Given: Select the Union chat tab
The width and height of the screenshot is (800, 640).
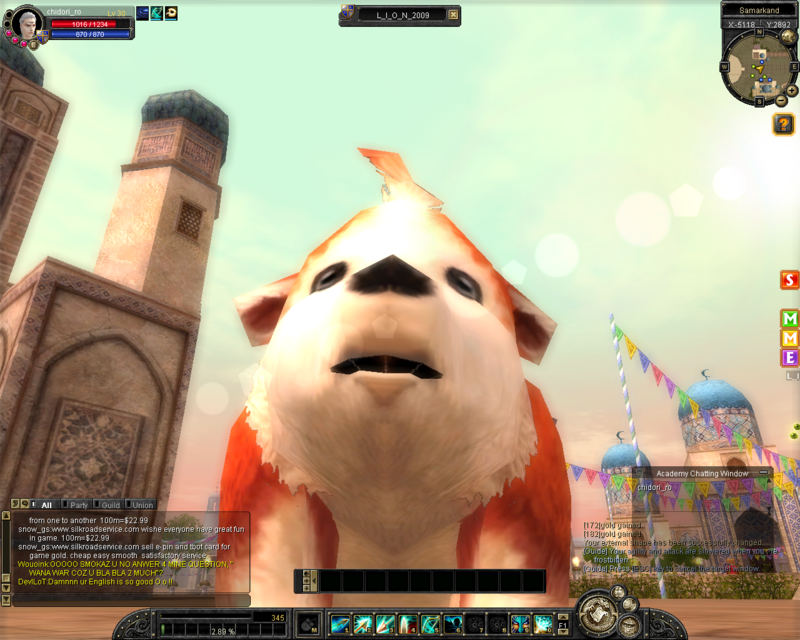Looking at the screenshot, I should pyautogui.click(x=142, y=505).
